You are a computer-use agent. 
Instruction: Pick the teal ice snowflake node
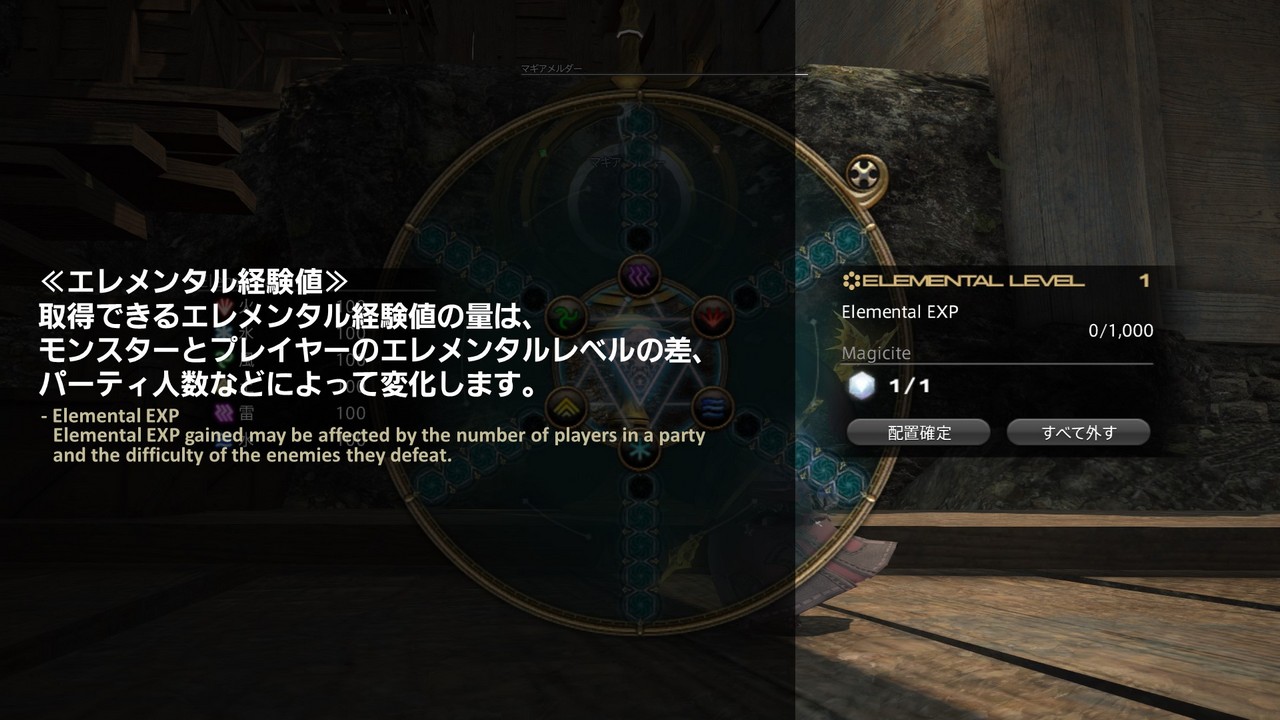click(x=636, y=449)
